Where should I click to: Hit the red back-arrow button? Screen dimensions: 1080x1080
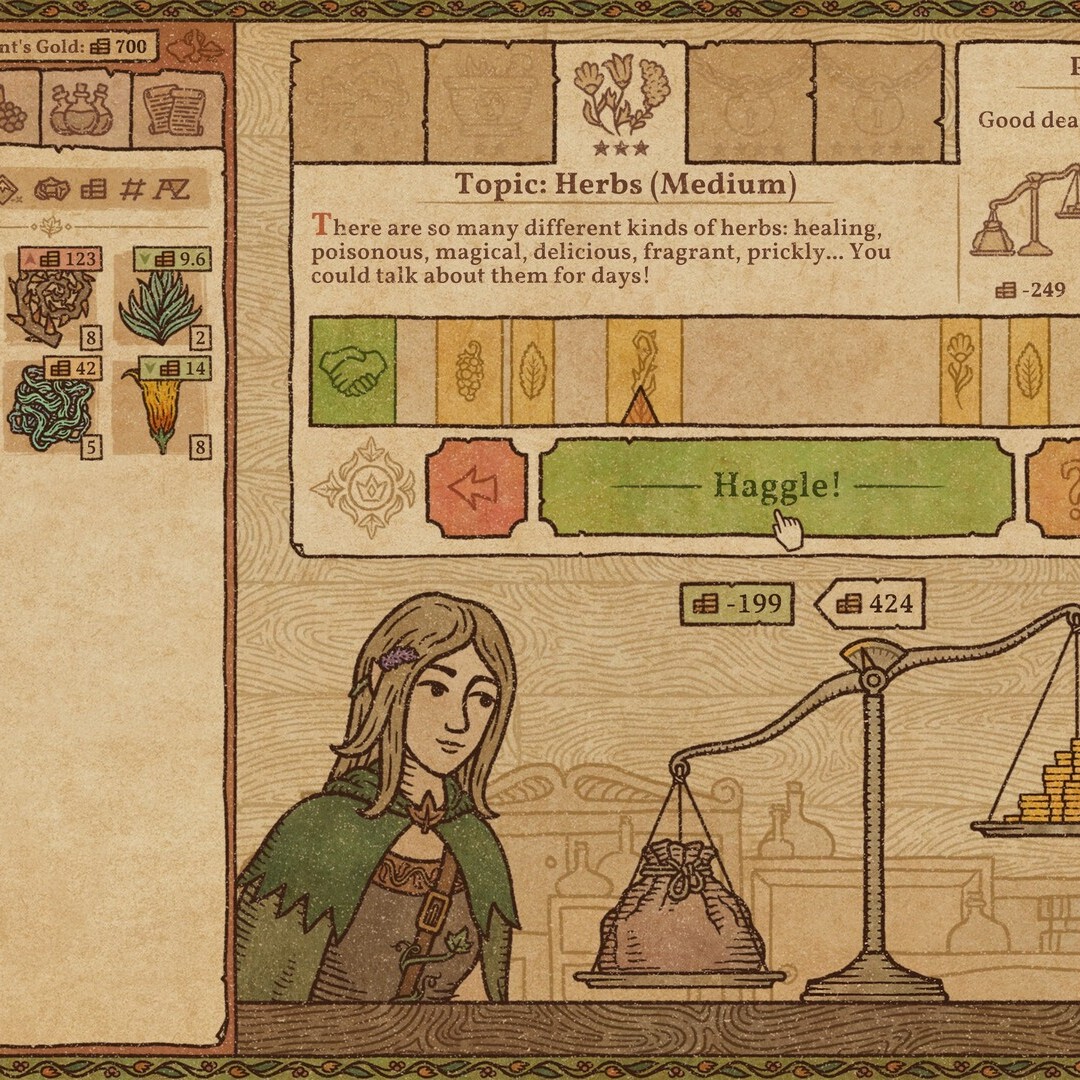[x=476, y=487]
